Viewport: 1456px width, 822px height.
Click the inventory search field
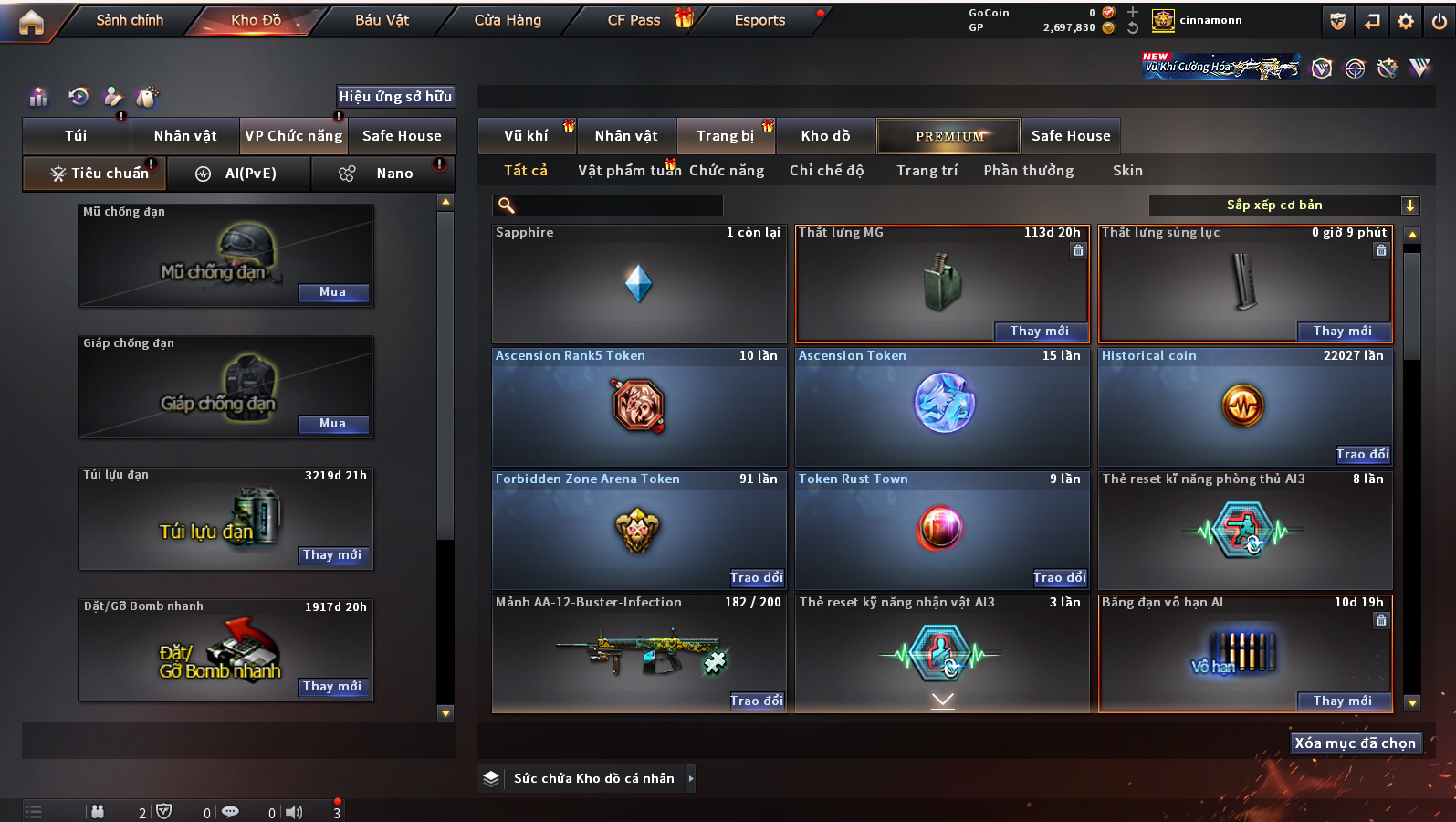click(x=612, y=205)
